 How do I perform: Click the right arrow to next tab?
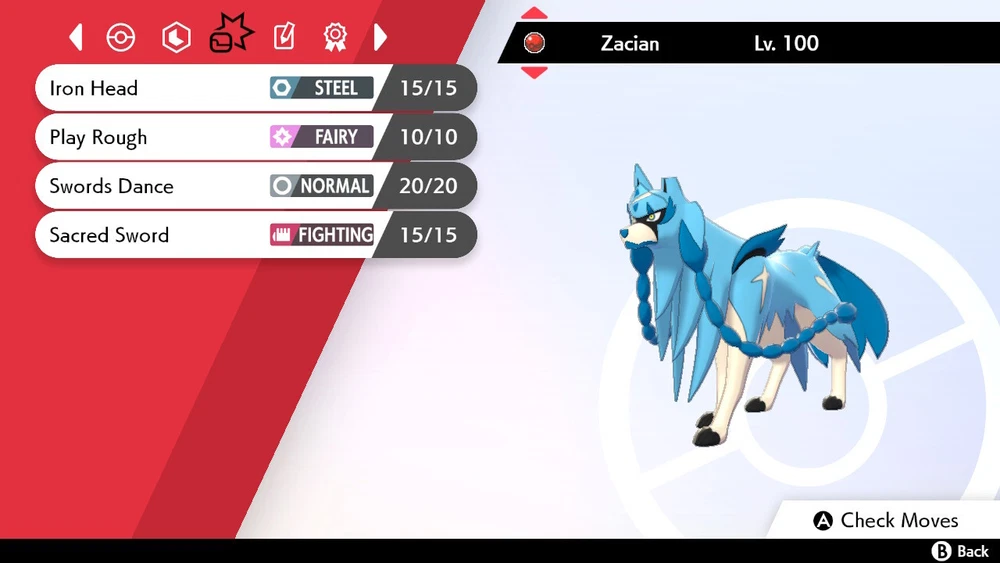pos(380,38)
